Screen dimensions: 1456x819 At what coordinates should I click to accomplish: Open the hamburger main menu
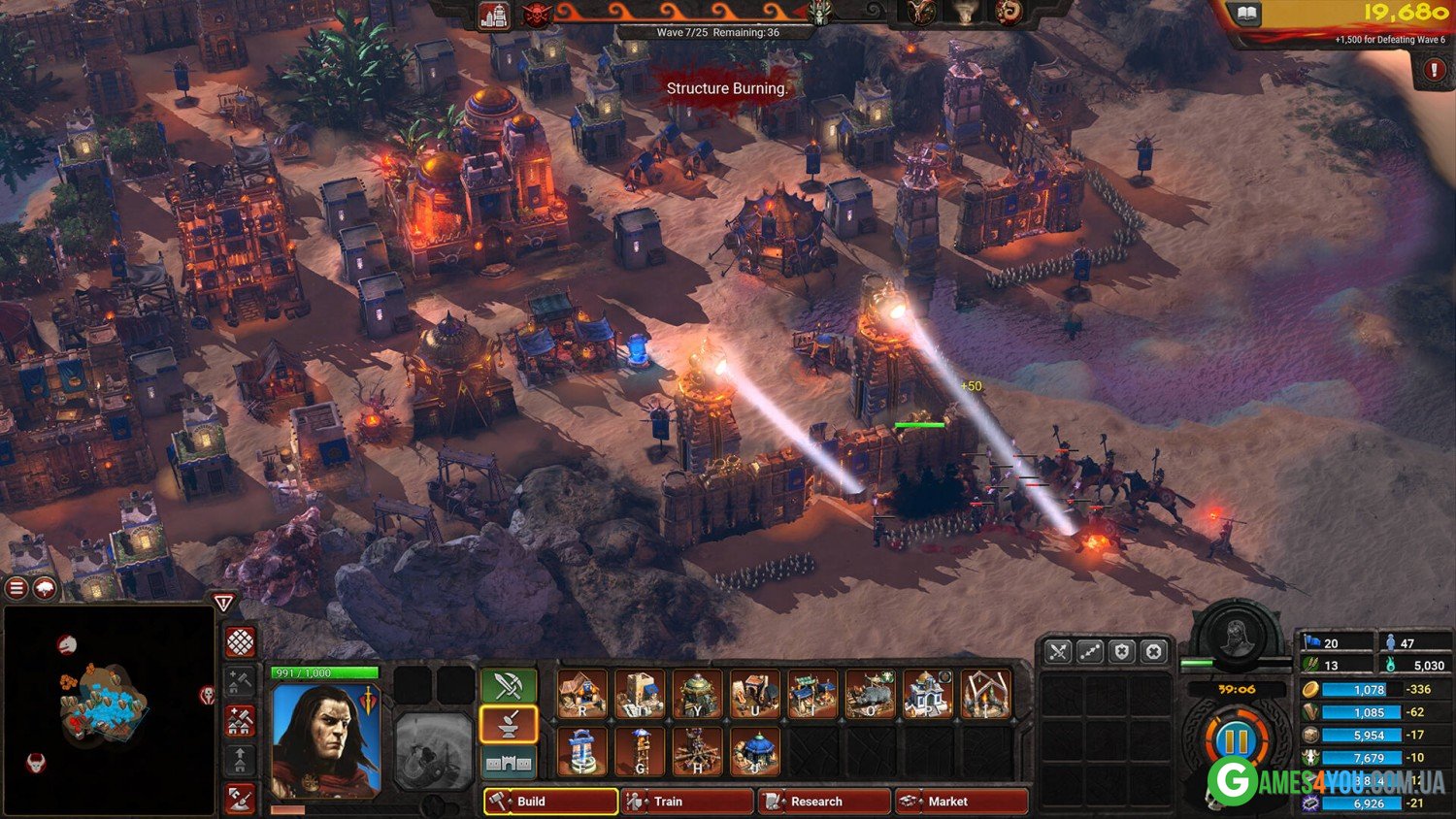click(17, 588)
